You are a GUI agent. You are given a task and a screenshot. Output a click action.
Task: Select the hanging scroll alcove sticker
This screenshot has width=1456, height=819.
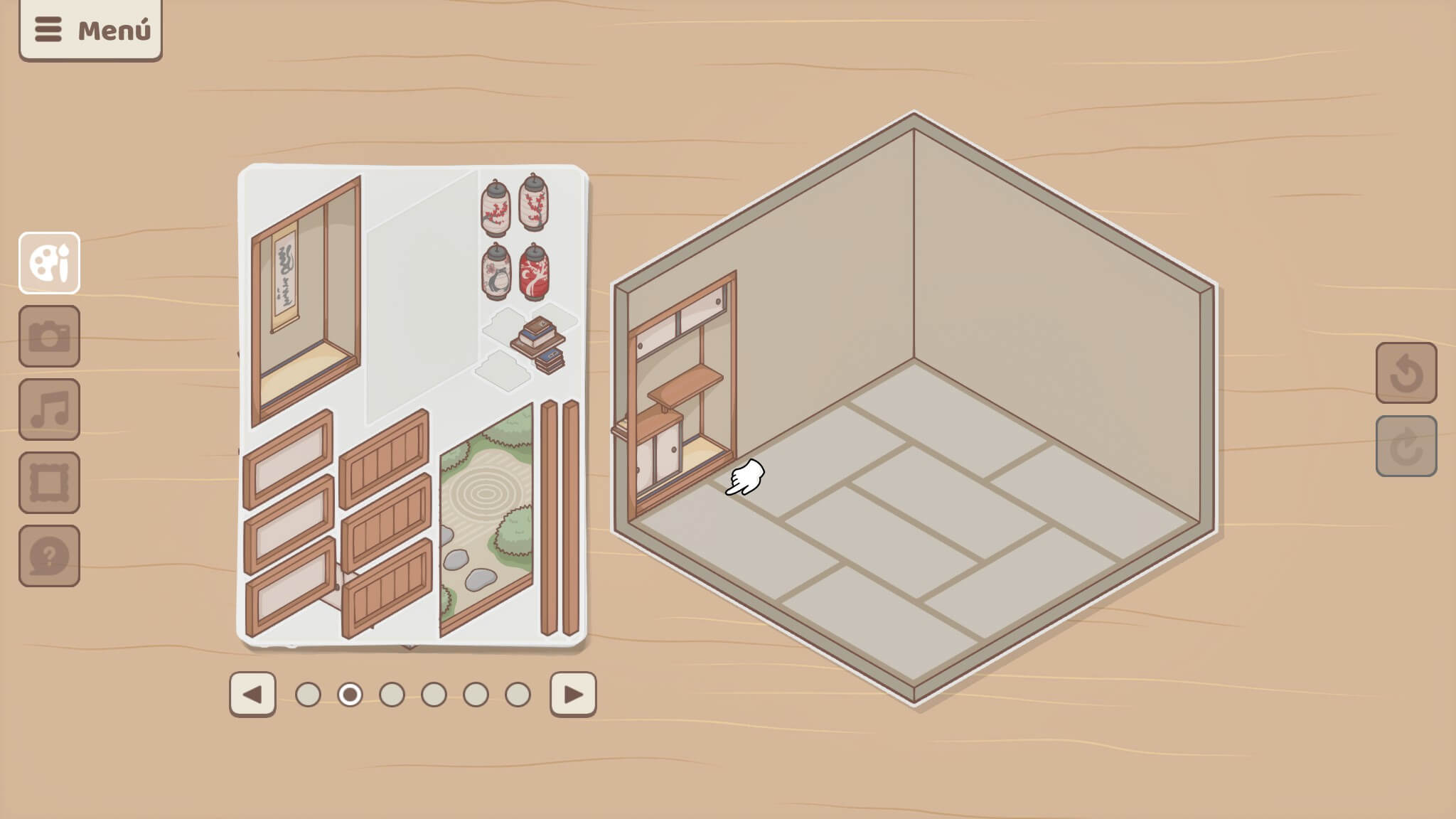[304, 299]
